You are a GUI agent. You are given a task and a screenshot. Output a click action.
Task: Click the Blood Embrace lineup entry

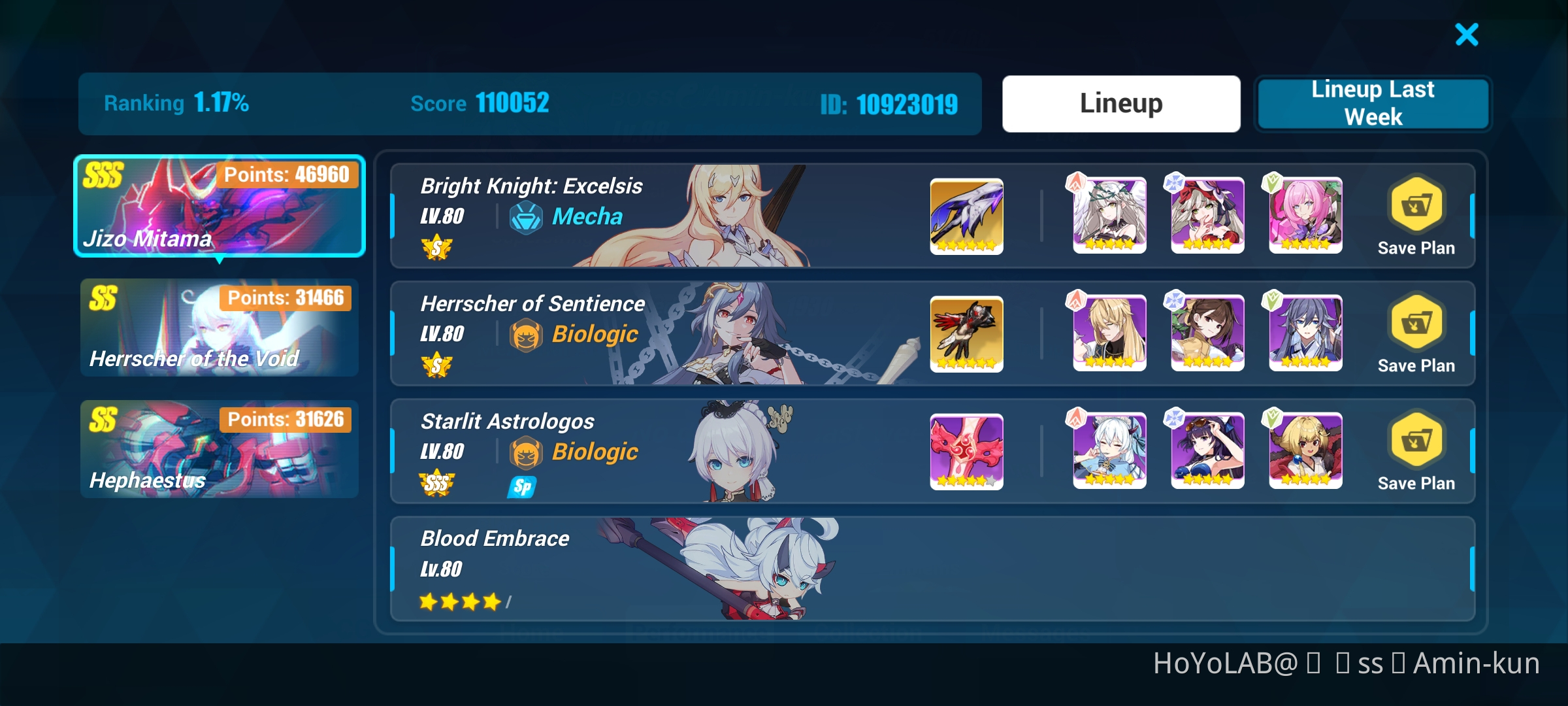point(719,569)
